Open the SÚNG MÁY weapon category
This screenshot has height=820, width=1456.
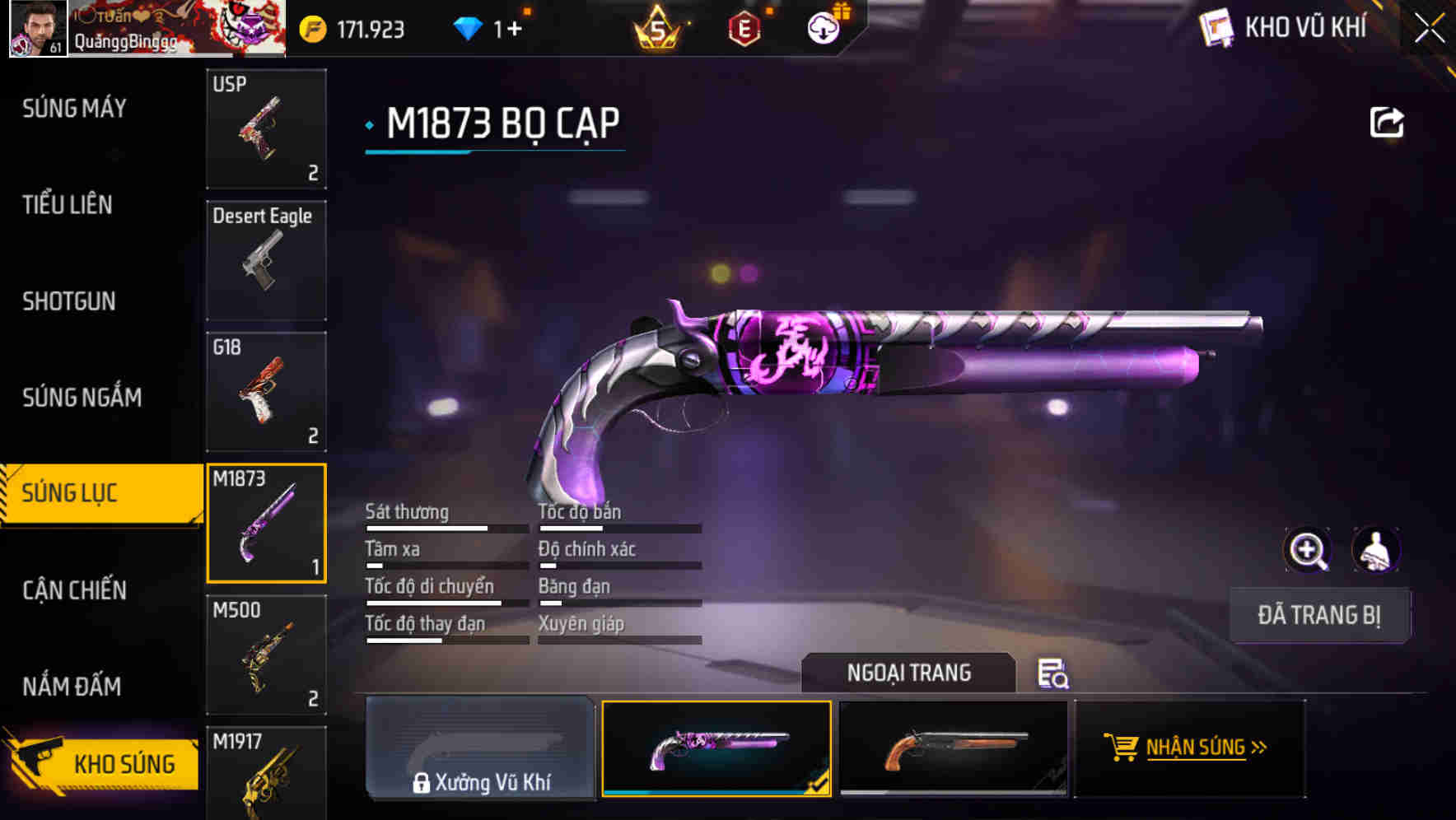coord(72,108)
